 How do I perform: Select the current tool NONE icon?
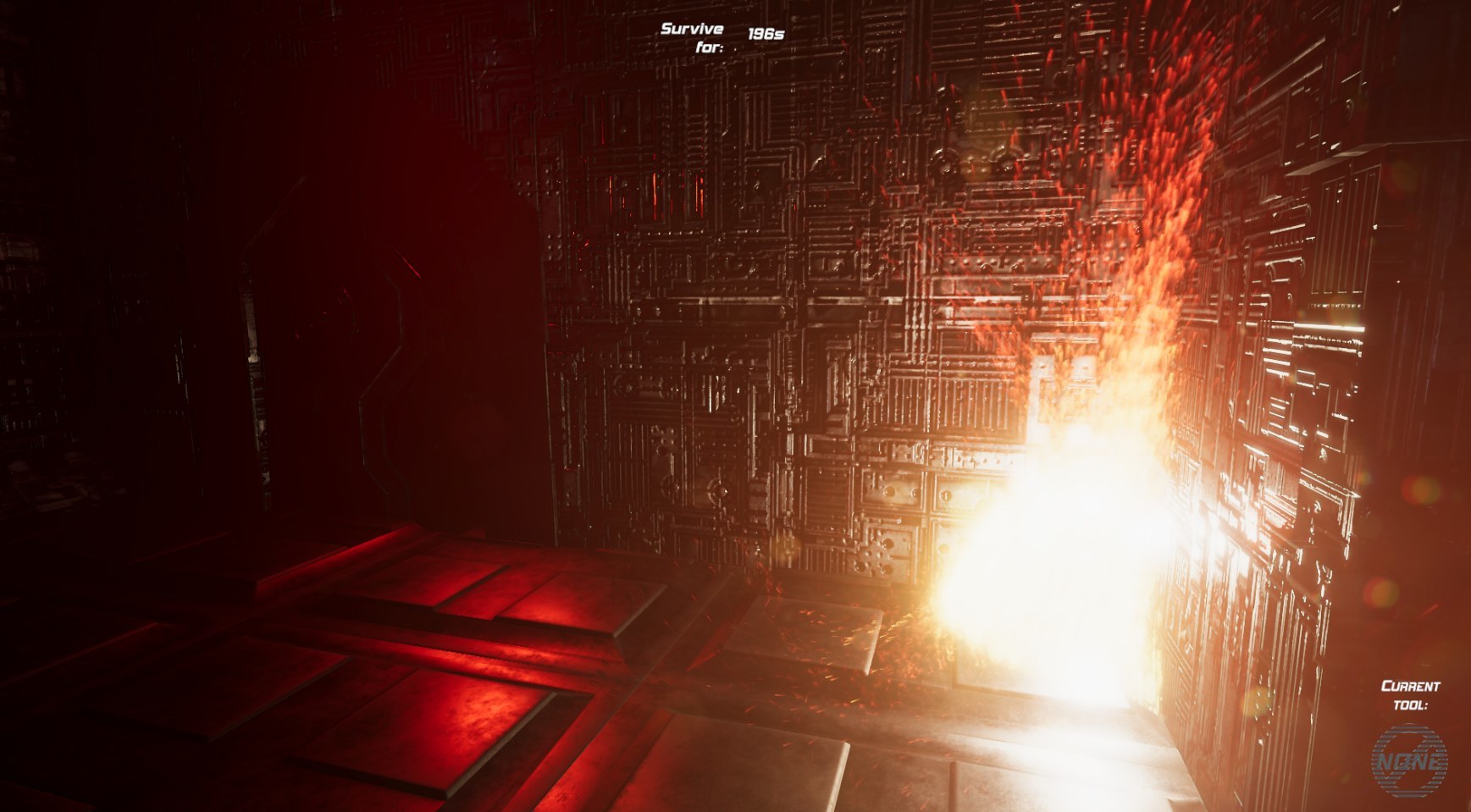1409,760
